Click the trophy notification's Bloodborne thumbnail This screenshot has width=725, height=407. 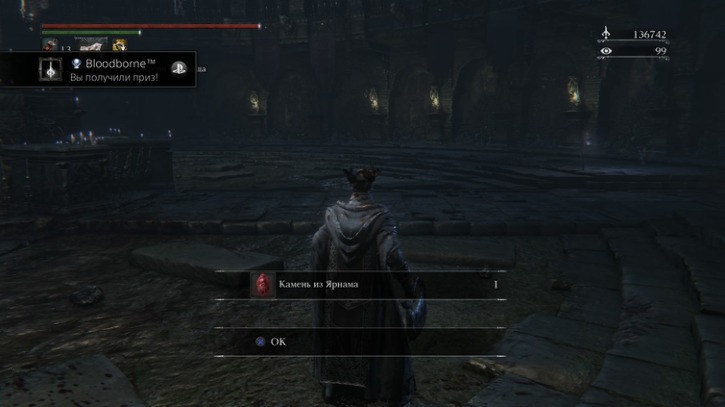click(51, 70)
